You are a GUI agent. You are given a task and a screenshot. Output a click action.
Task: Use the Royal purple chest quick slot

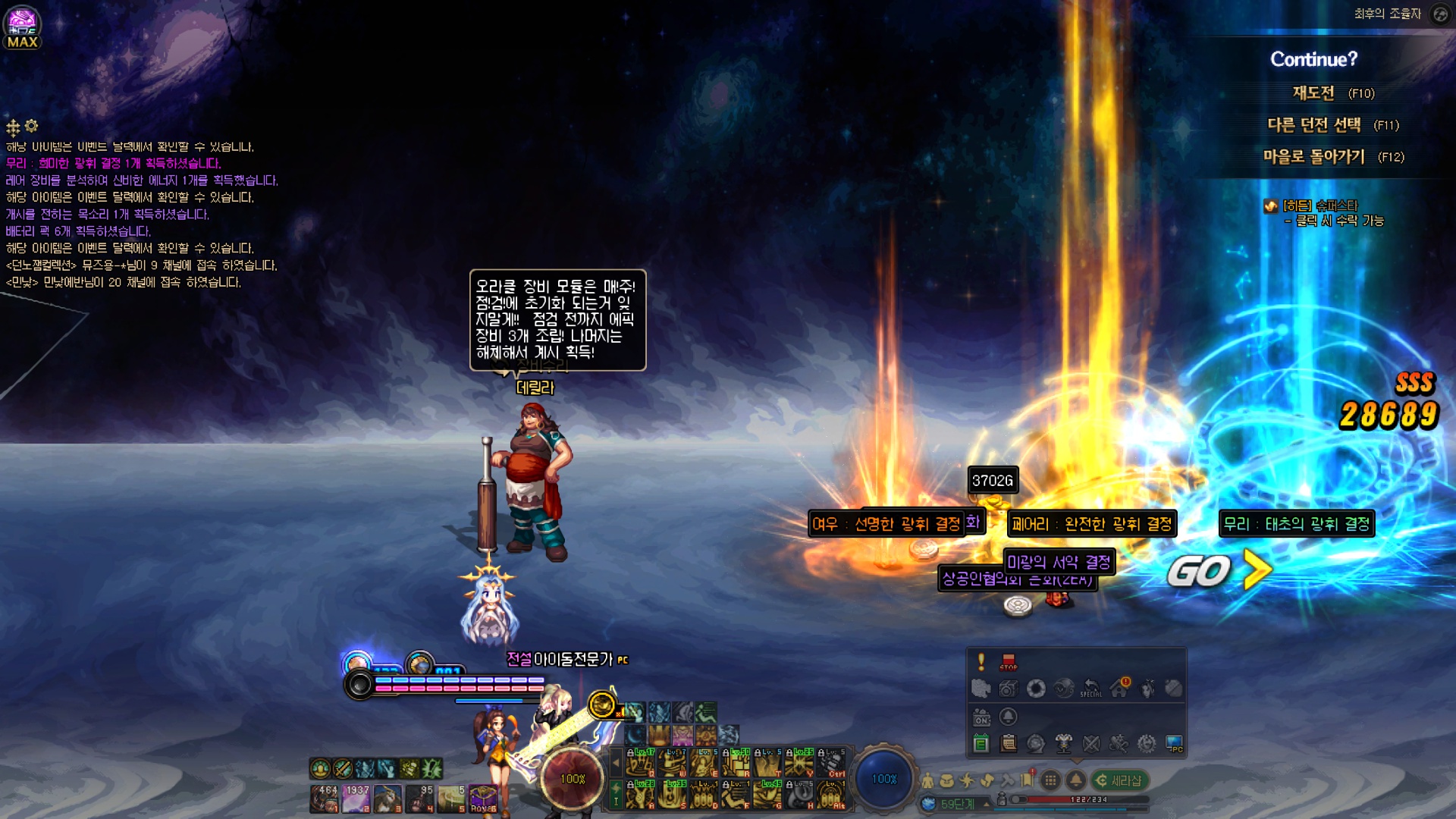(484, 799)
